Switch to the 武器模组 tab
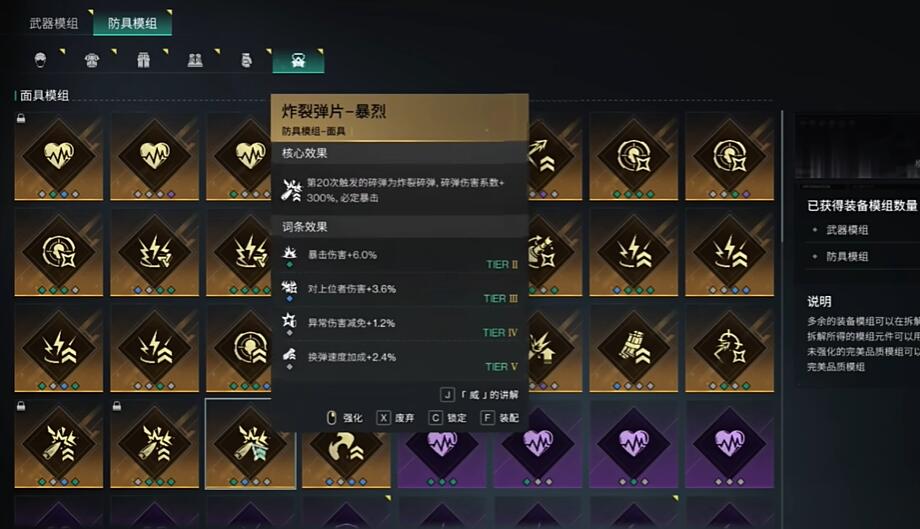 click(x=54, y=23)
